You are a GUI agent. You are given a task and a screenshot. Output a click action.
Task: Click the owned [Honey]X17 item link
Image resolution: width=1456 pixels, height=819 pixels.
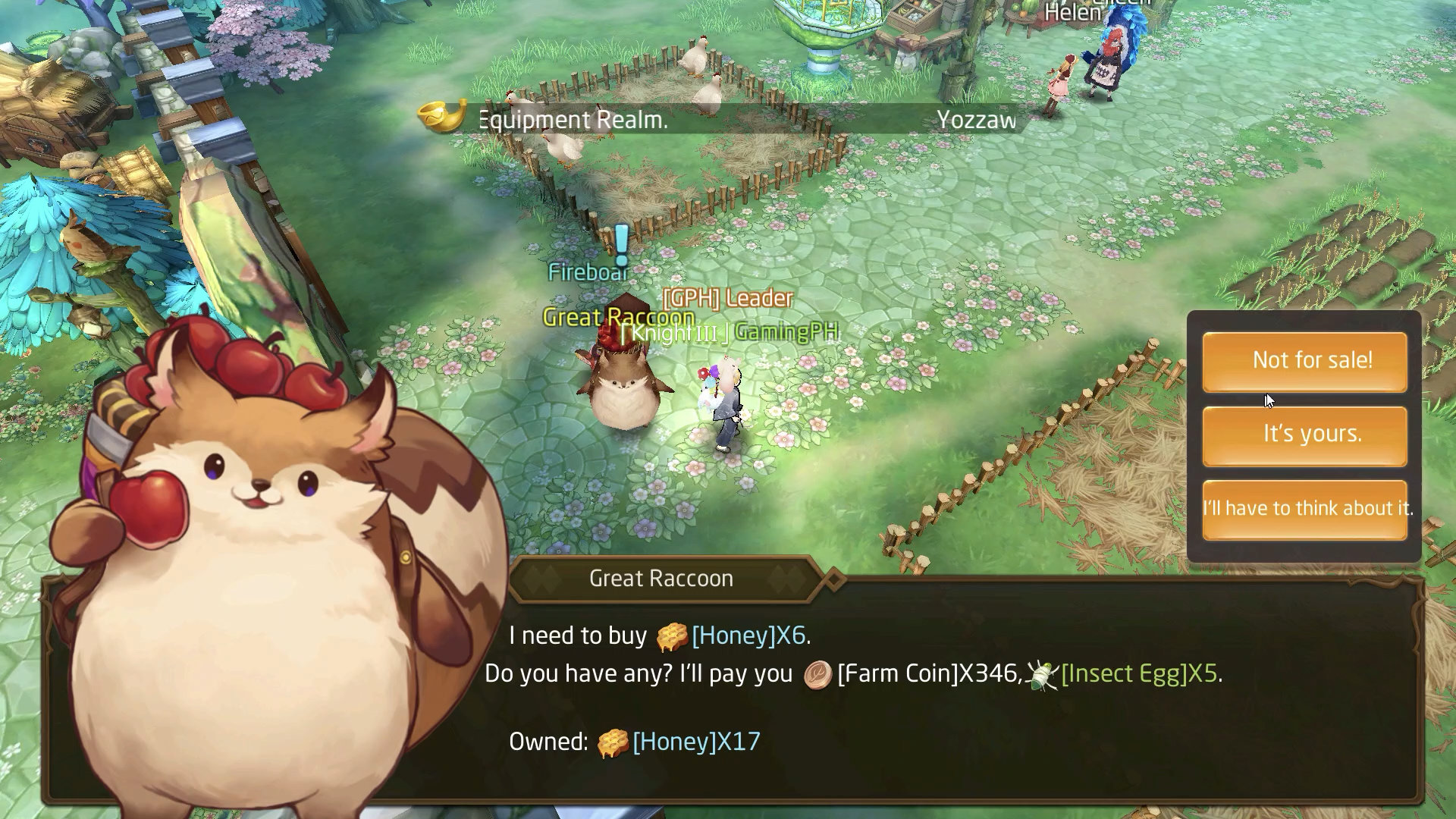click(x=696, y=742)
